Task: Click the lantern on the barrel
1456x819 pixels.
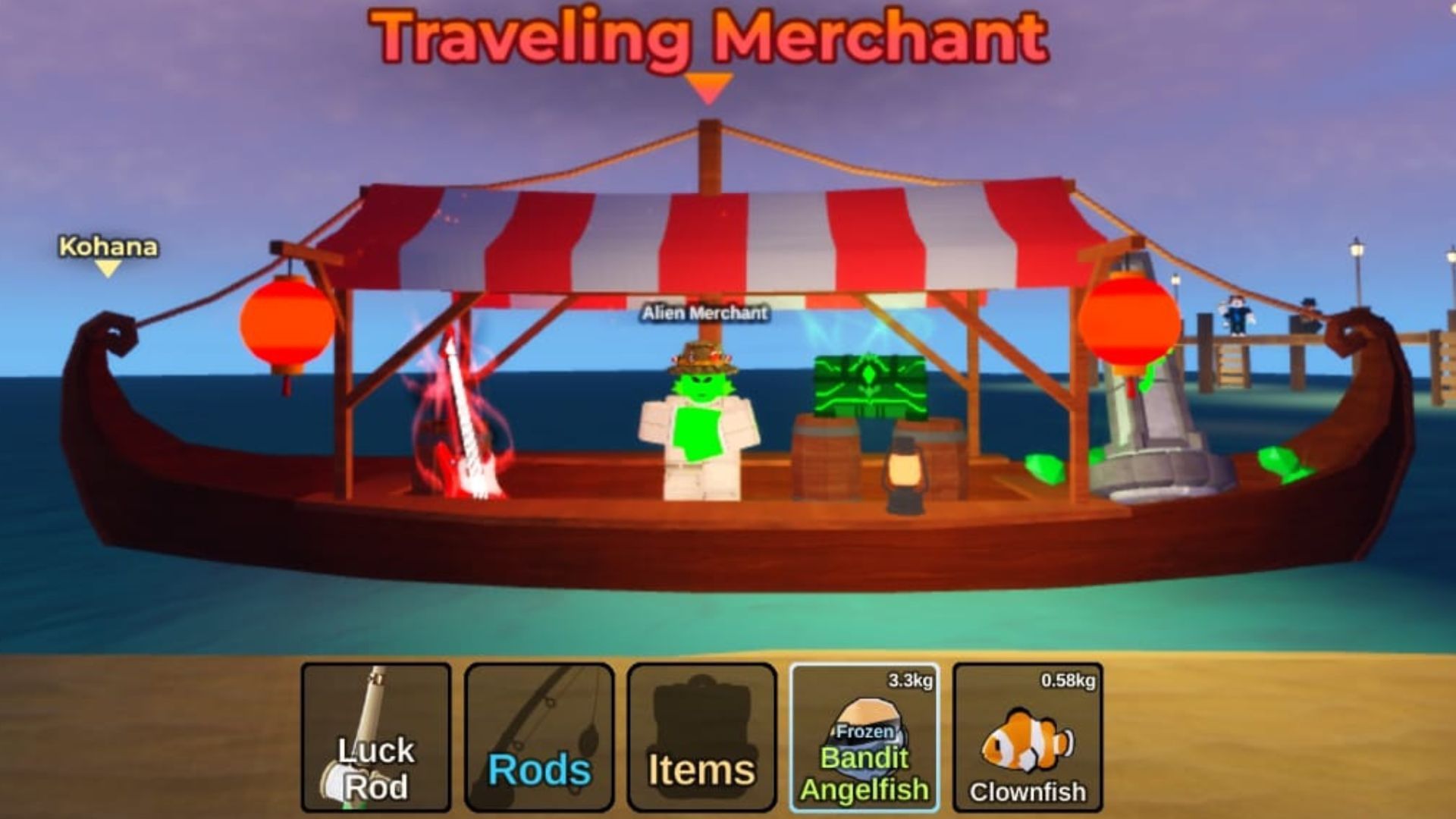Action: click(x=906, y=470)
